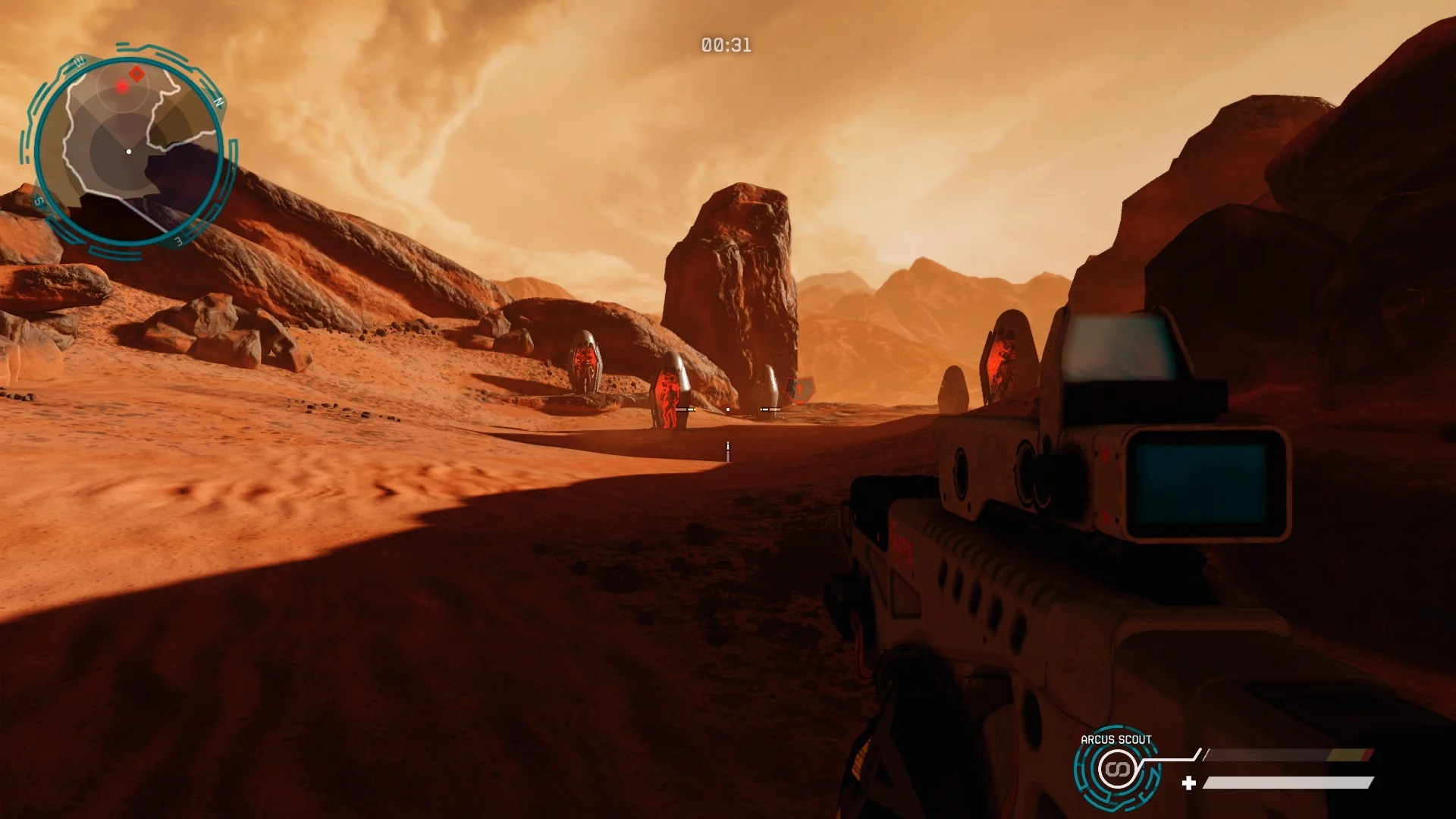Select the Arcus Scout weapon emblem
Image resolution: width=1456 pixels, height=819 pixels.
1116,770
